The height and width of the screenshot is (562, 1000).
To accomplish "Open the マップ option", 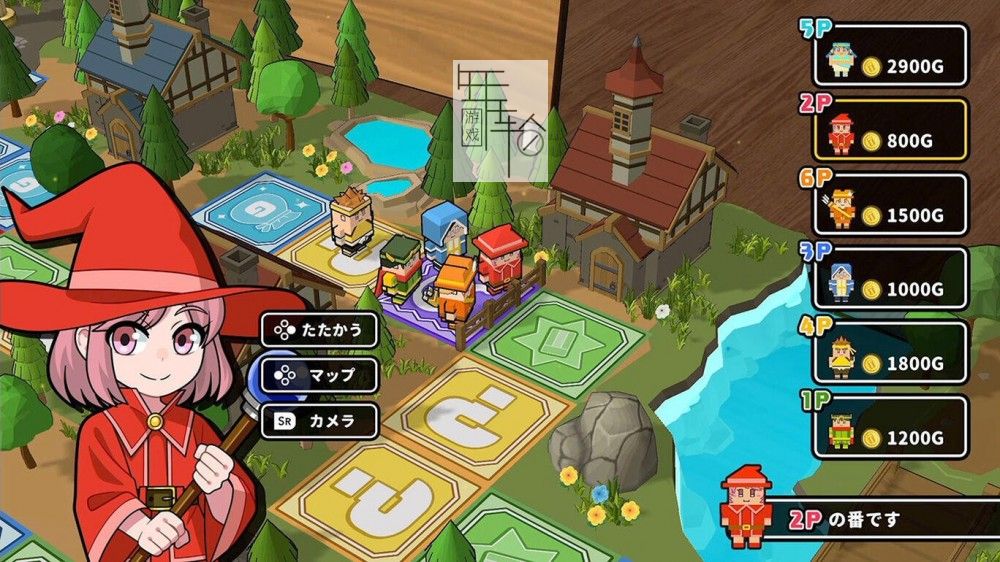I will 320,375.
